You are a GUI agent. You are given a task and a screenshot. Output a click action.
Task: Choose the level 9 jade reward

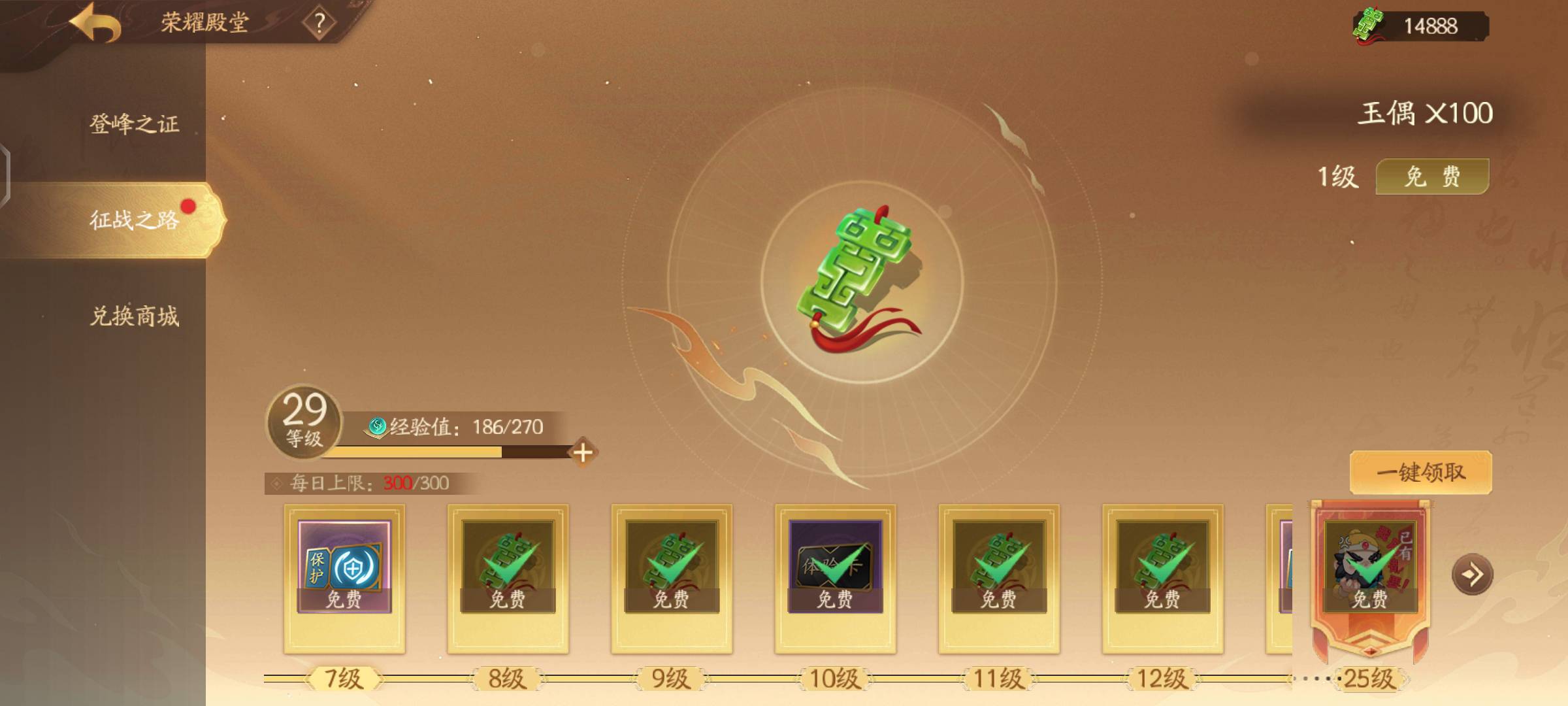coord(672,566)
